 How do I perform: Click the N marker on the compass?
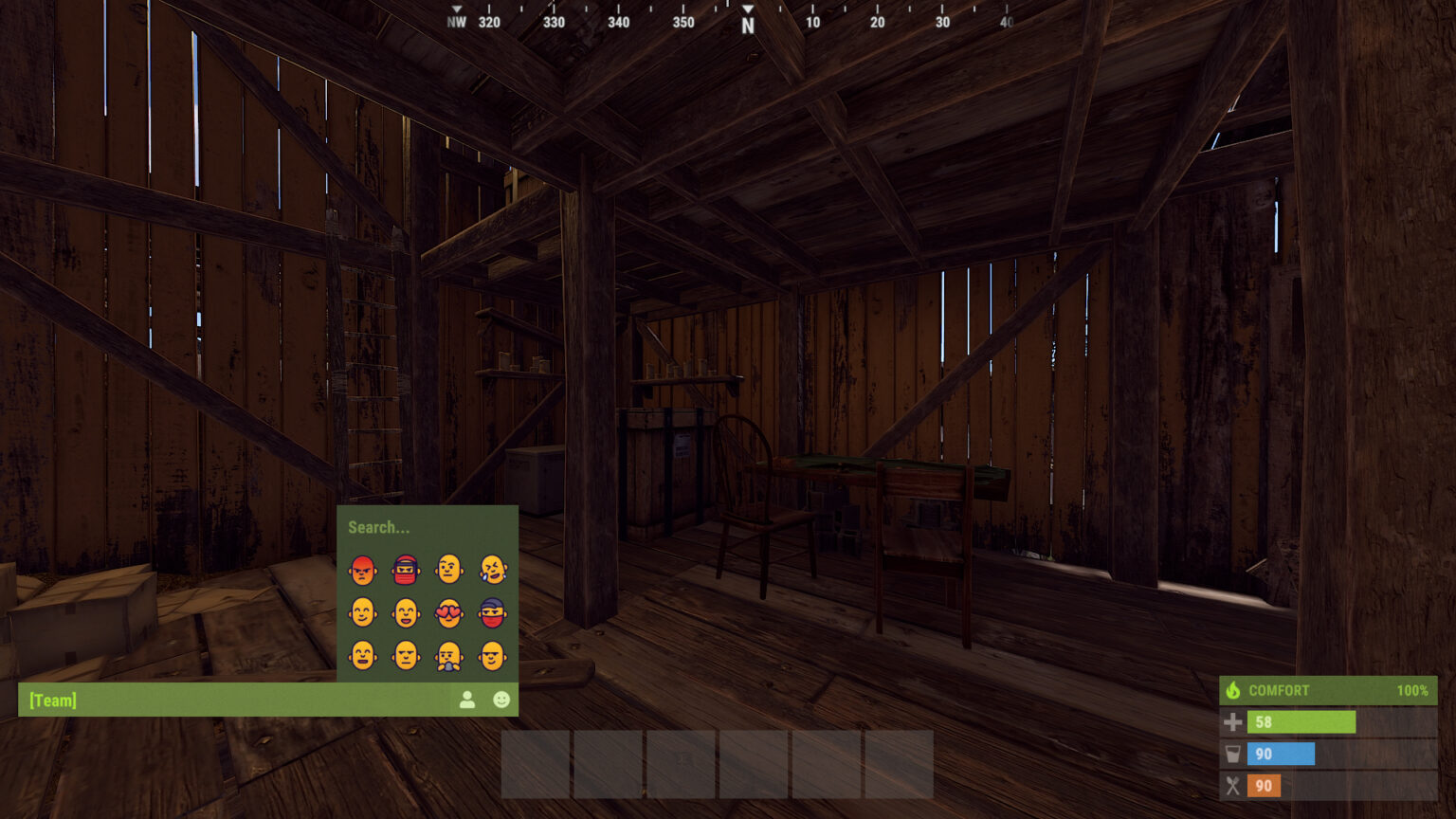tap(747, 22)
